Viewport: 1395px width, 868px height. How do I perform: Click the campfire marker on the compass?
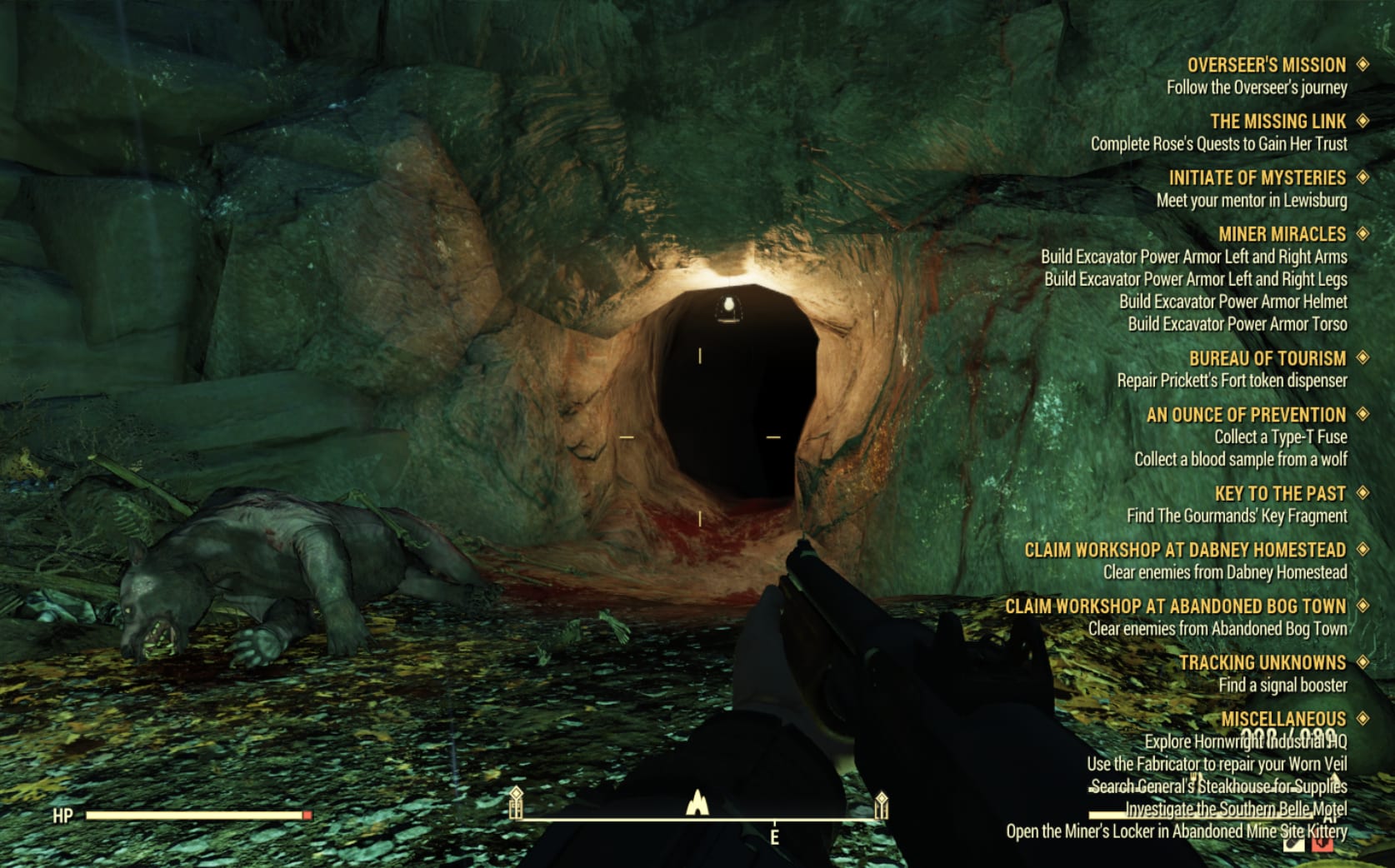coord(697,803)
